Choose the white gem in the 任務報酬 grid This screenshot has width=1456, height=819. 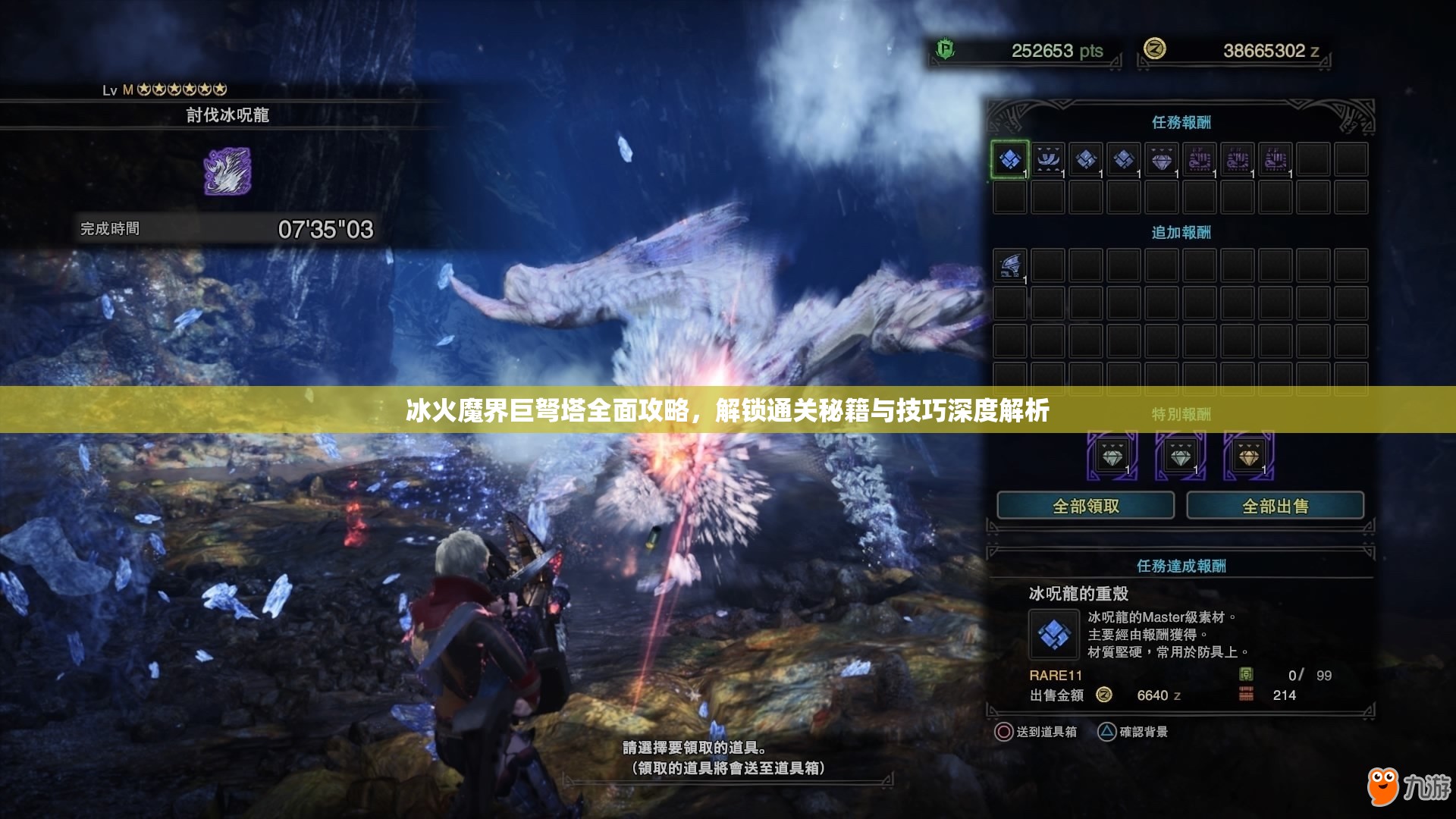coord(1162,160)
